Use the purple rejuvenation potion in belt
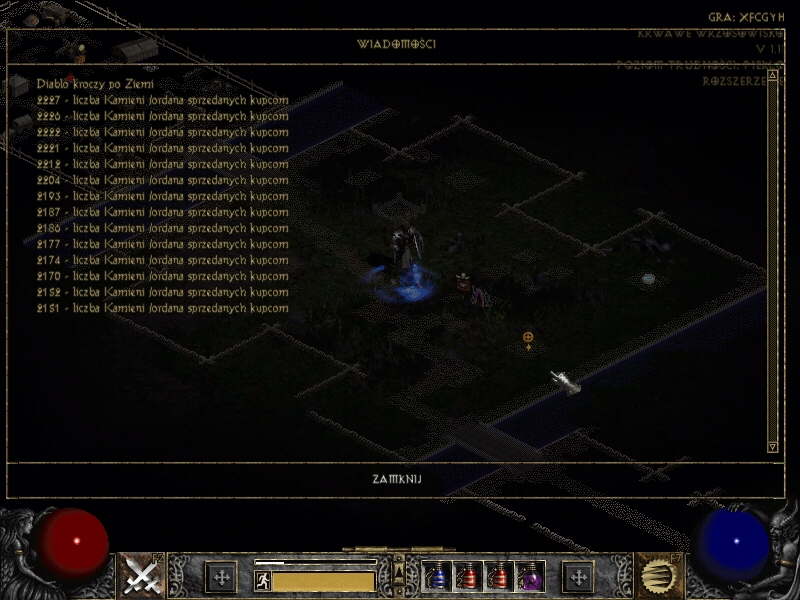The height and width of the screenshot is (600, 800). (530, 577)
